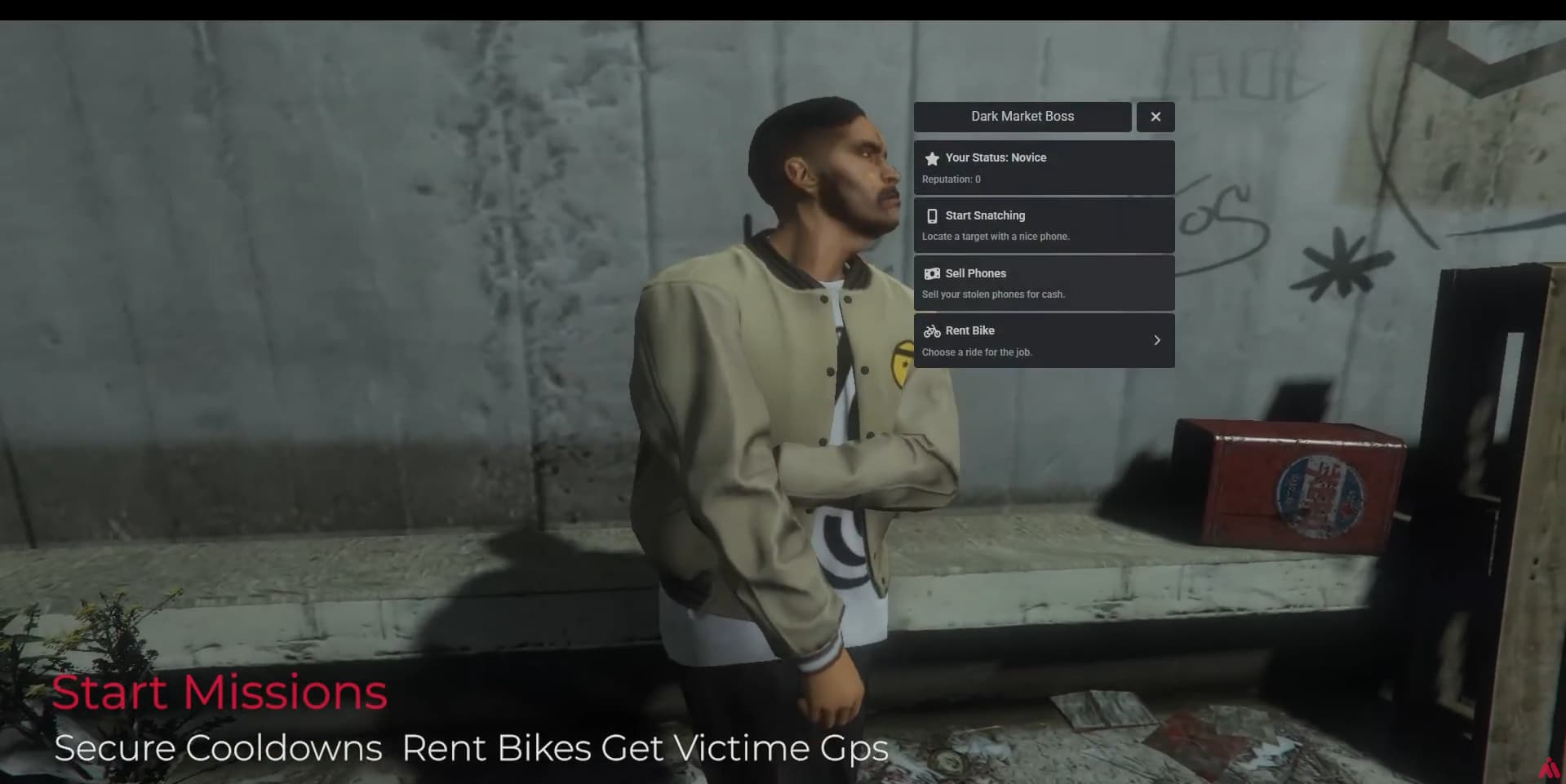Click the Reputation: 0 label
1566x784 pixels.
(950, 179)
